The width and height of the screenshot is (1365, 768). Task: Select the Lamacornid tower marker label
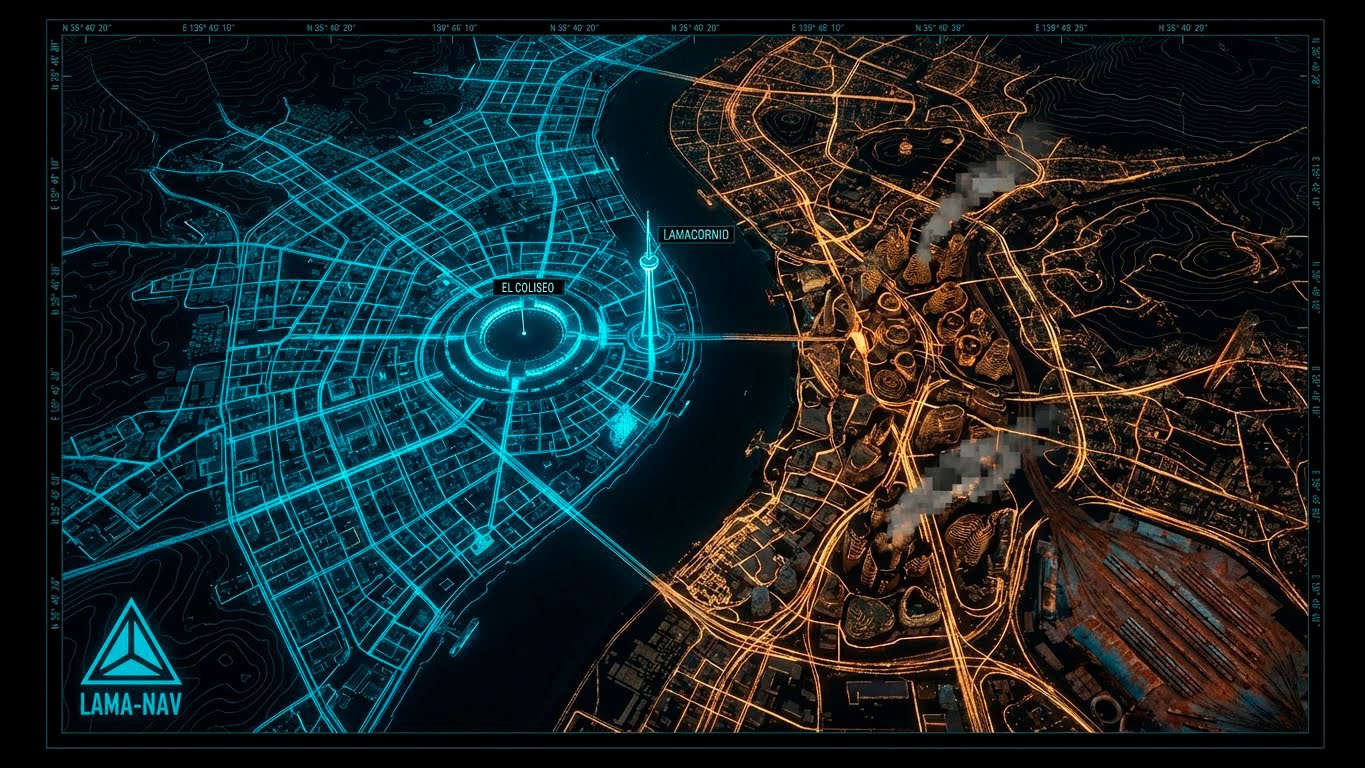[696, 234]
